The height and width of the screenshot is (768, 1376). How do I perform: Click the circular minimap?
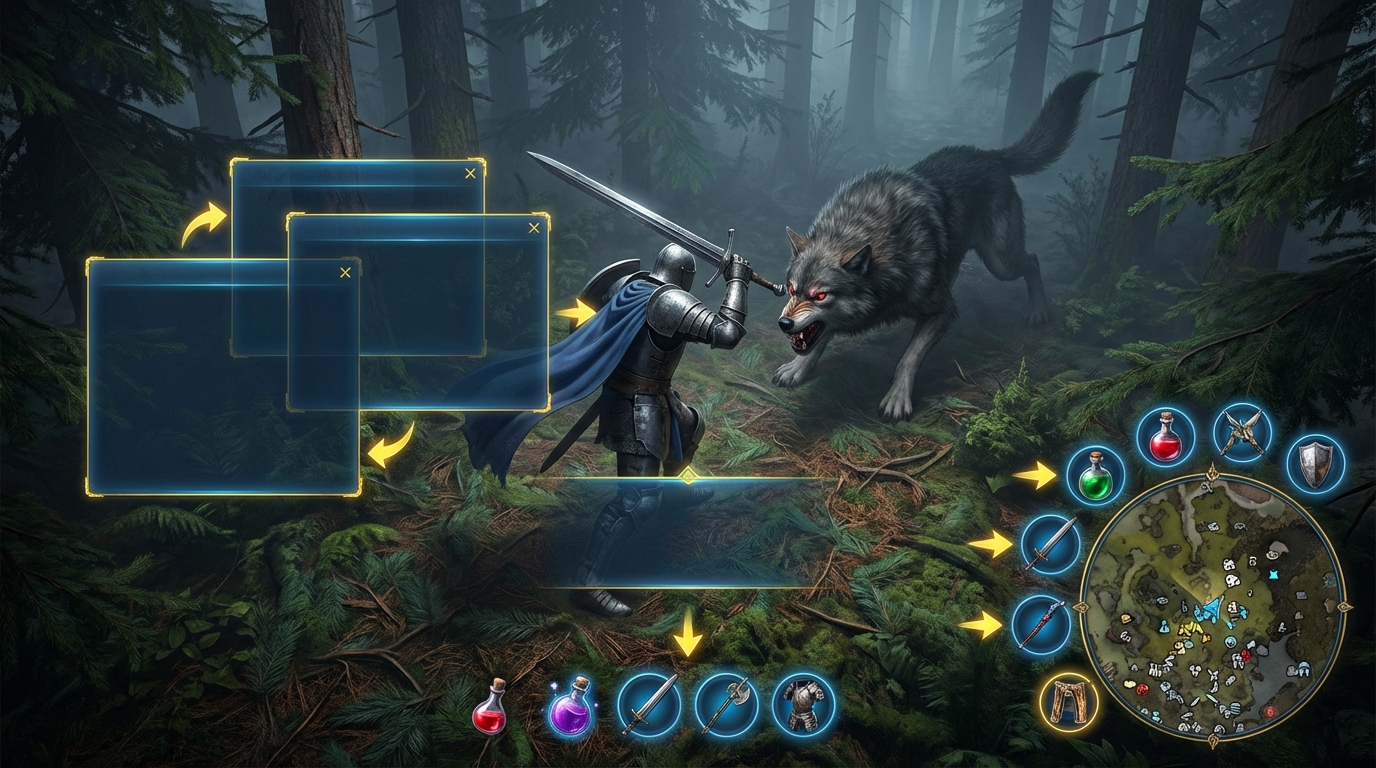click(x=1213, y=606)
